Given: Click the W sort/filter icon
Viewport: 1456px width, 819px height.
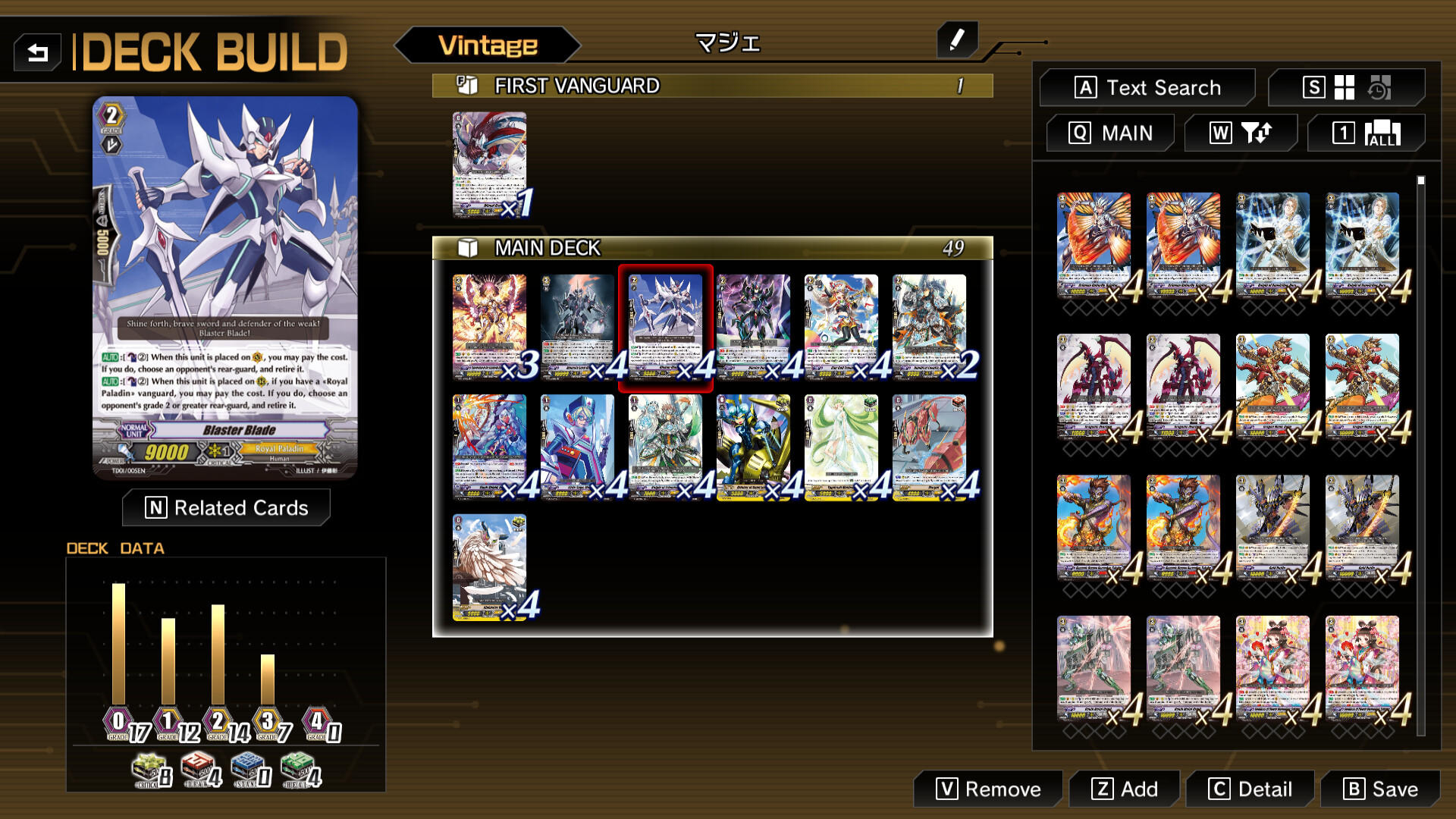Looking at the screenshot, I should (x=1241, y=132).
